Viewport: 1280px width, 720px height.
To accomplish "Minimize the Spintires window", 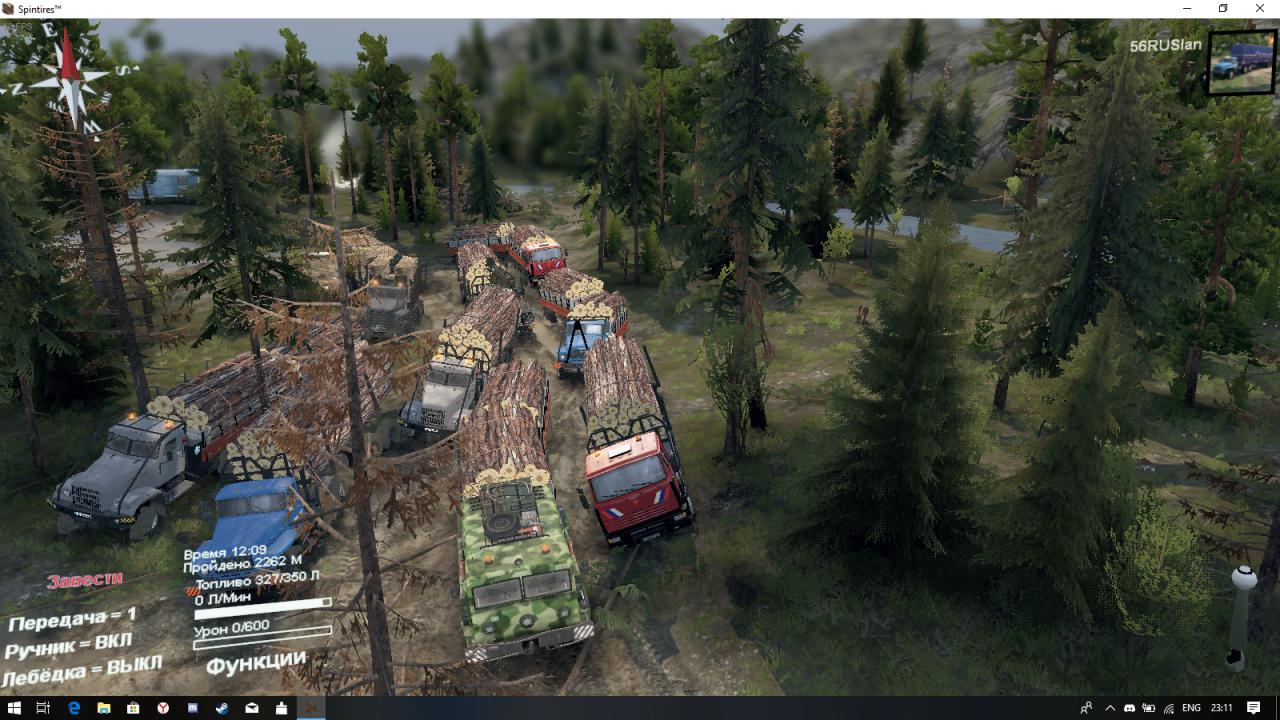I will click(x=1185, y=9).
